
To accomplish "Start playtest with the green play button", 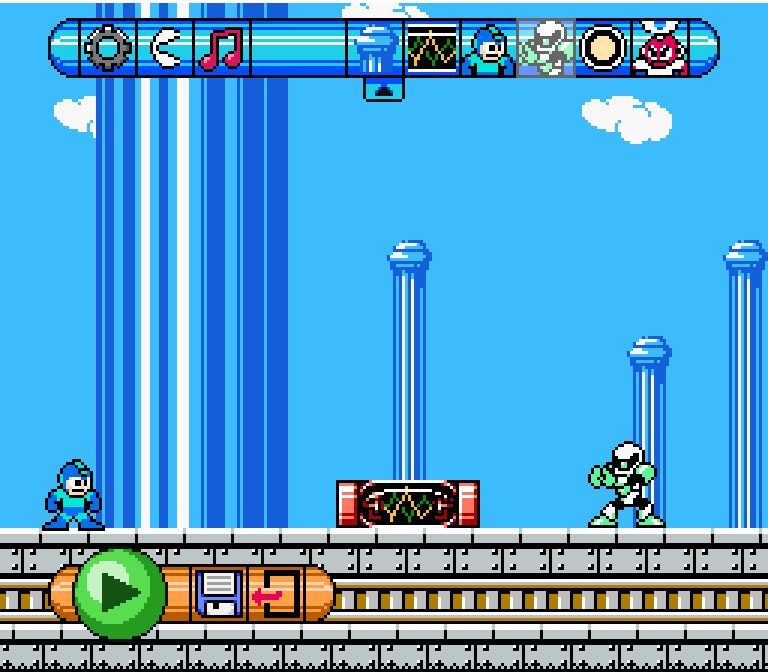I will (119, 593).
